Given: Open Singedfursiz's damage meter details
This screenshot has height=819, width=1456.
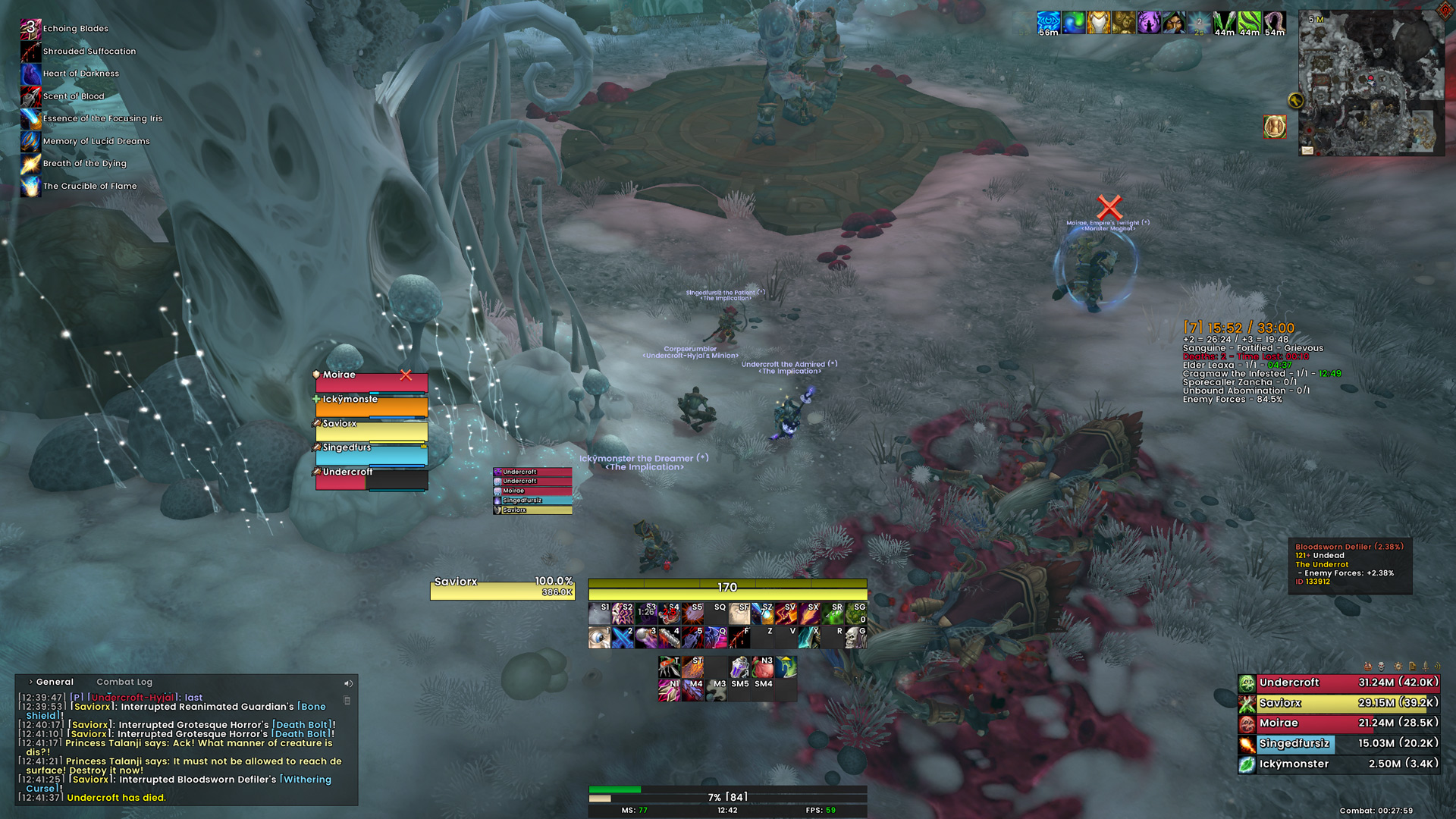Looking at the screenshot, I should point(1338,744).
